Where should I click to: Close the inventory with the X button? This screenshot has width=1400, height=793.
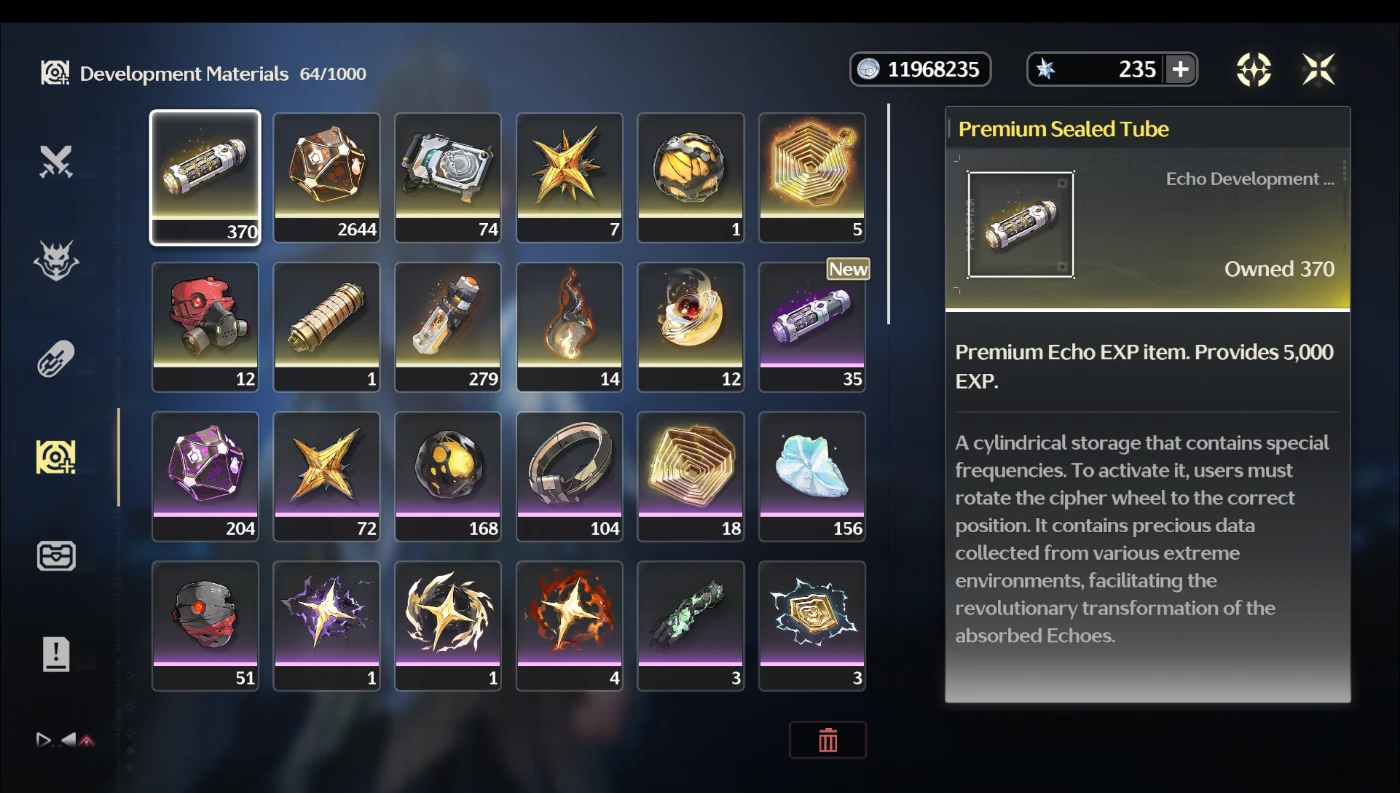(x=1319, y=69)
